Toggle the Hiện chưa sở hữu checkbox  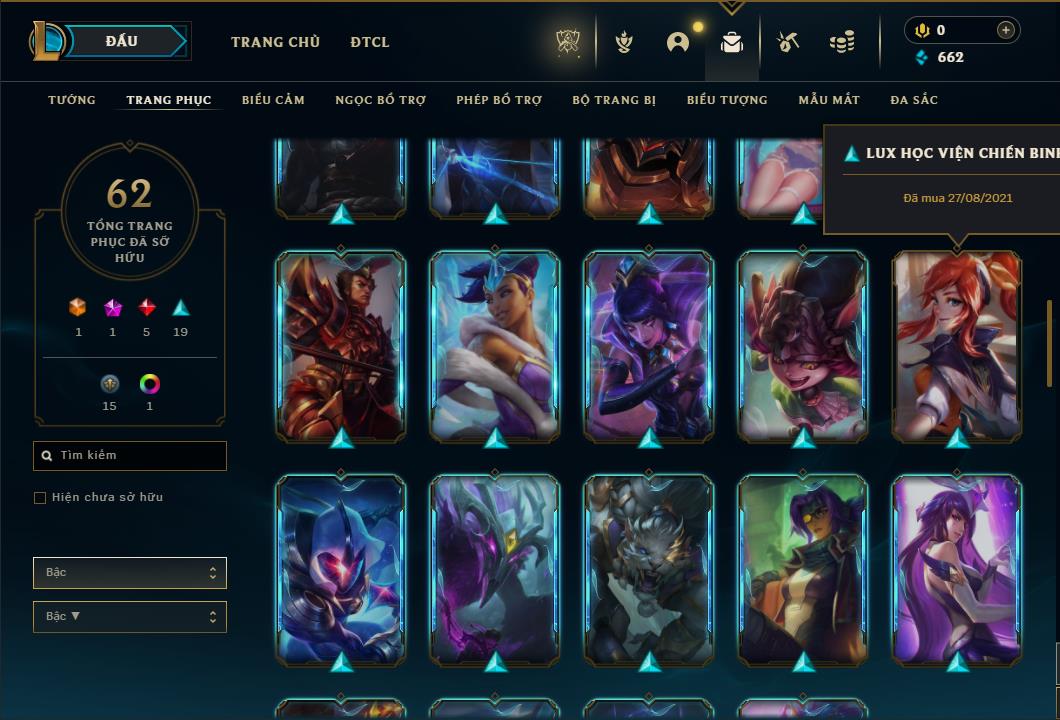point(40,498)
